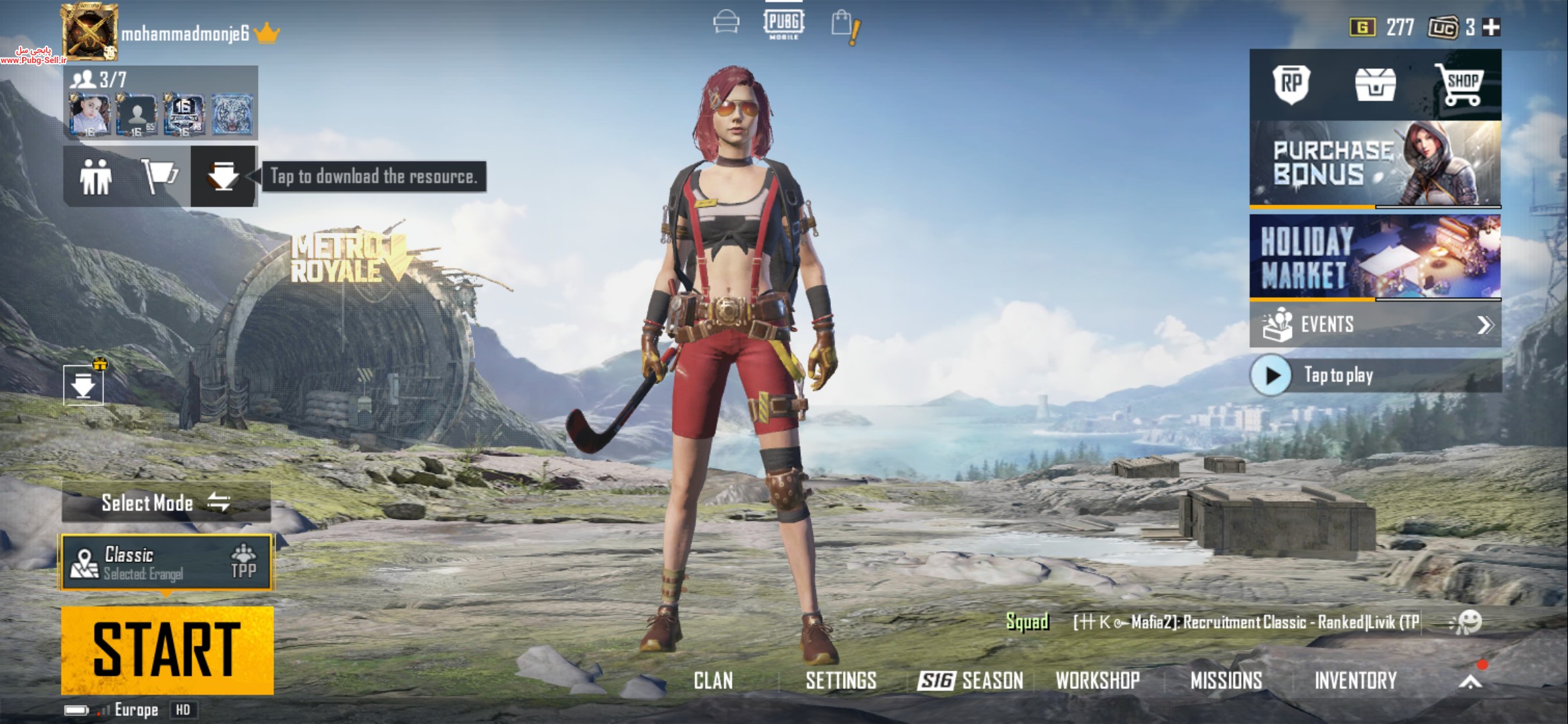Start the match with the START button

(x=167, y=650)
